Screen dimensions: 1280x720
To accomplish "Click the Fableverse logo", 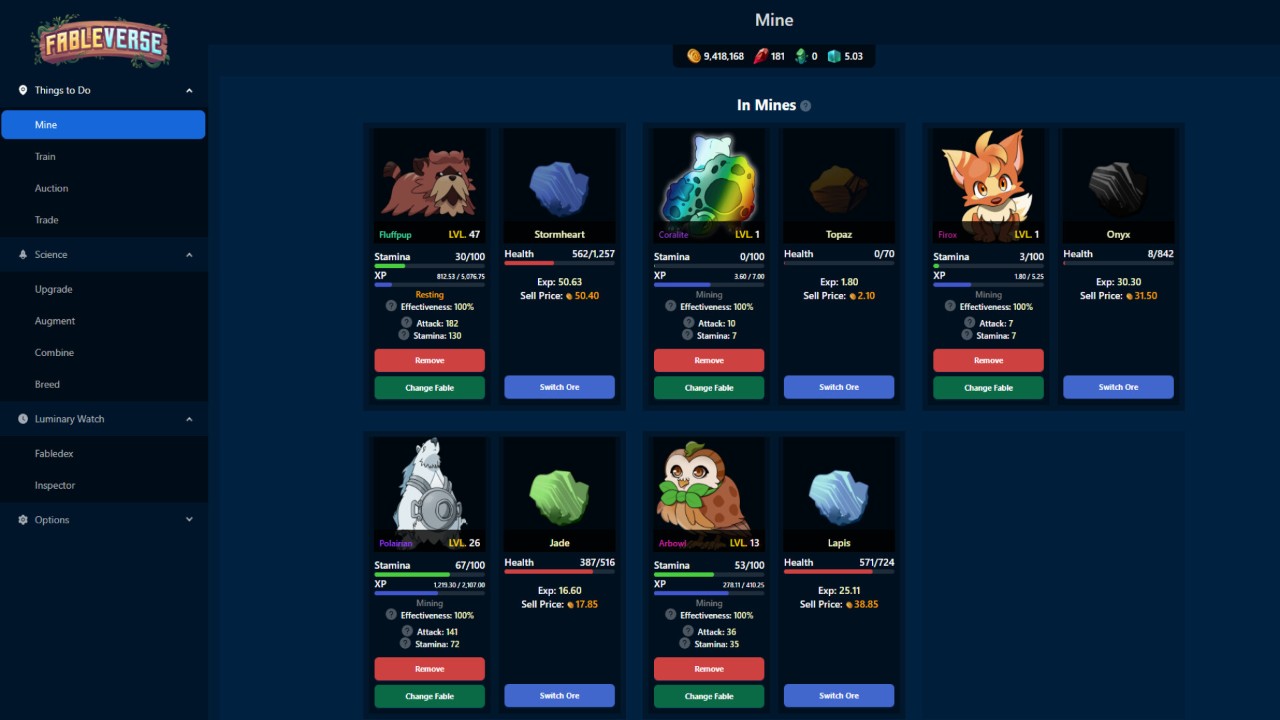I will (x=100, y=41).
